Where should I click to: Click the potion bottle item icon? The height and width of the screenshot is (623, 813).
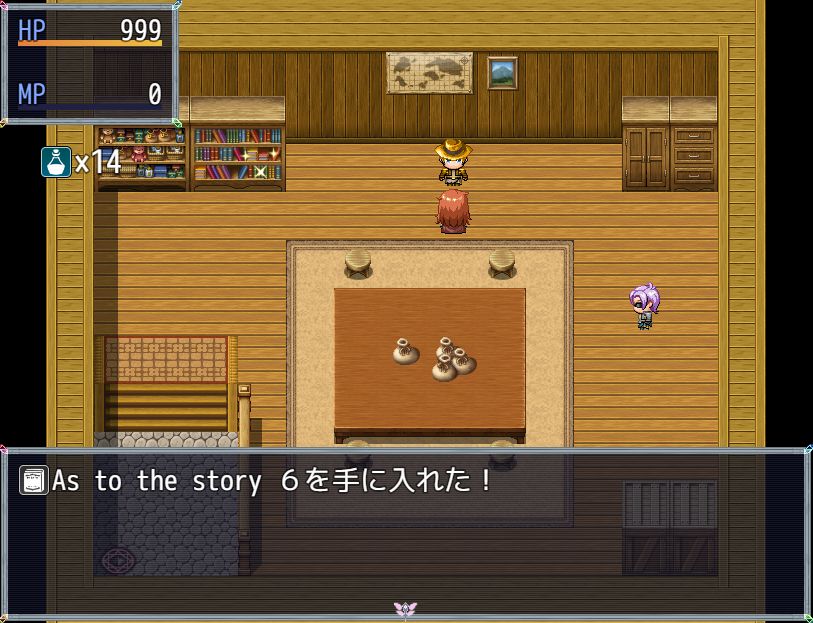tap(56, 162)
